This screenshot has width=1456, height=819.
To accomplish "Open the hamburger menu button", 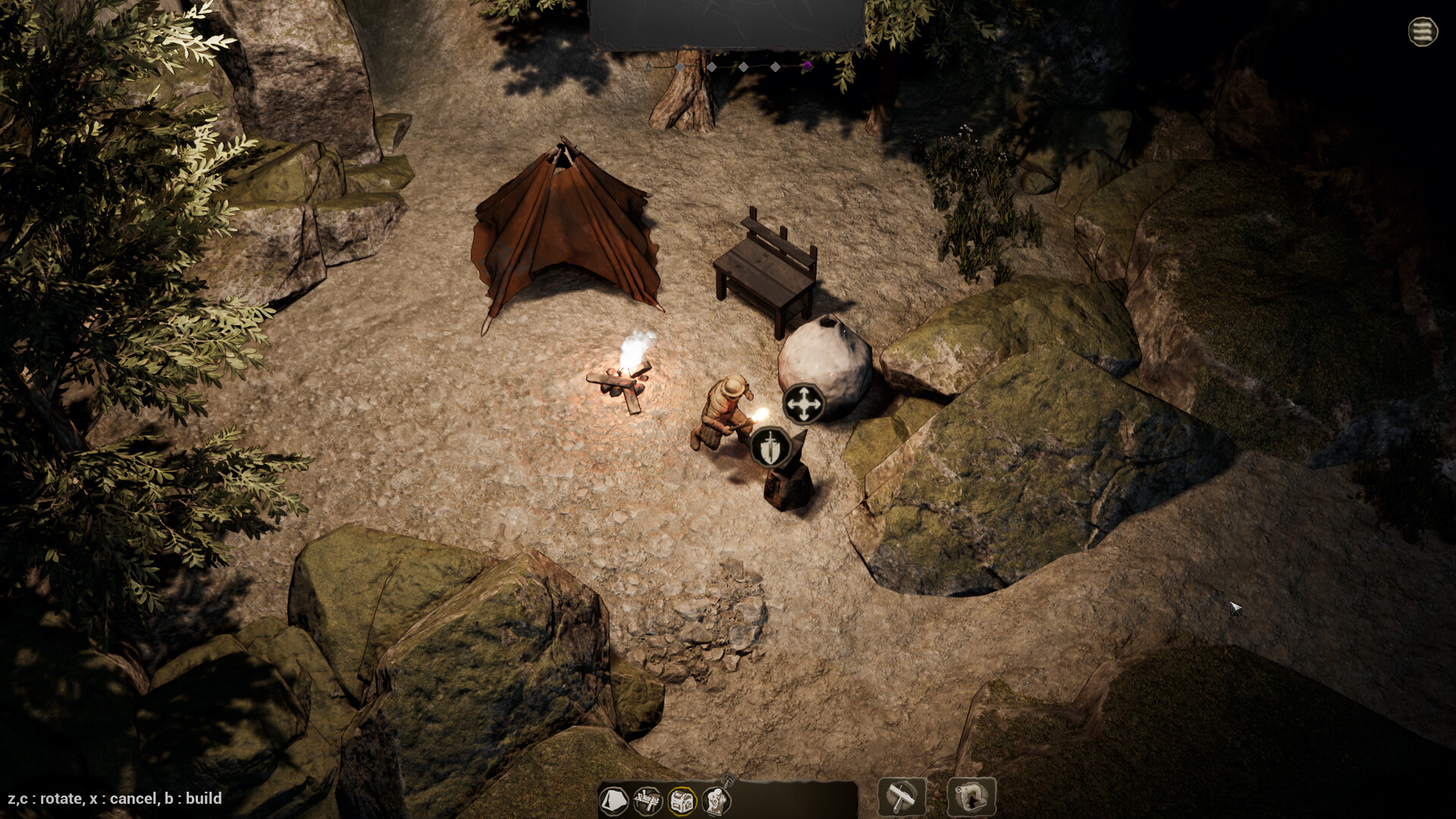I will tap(1423, 32).
